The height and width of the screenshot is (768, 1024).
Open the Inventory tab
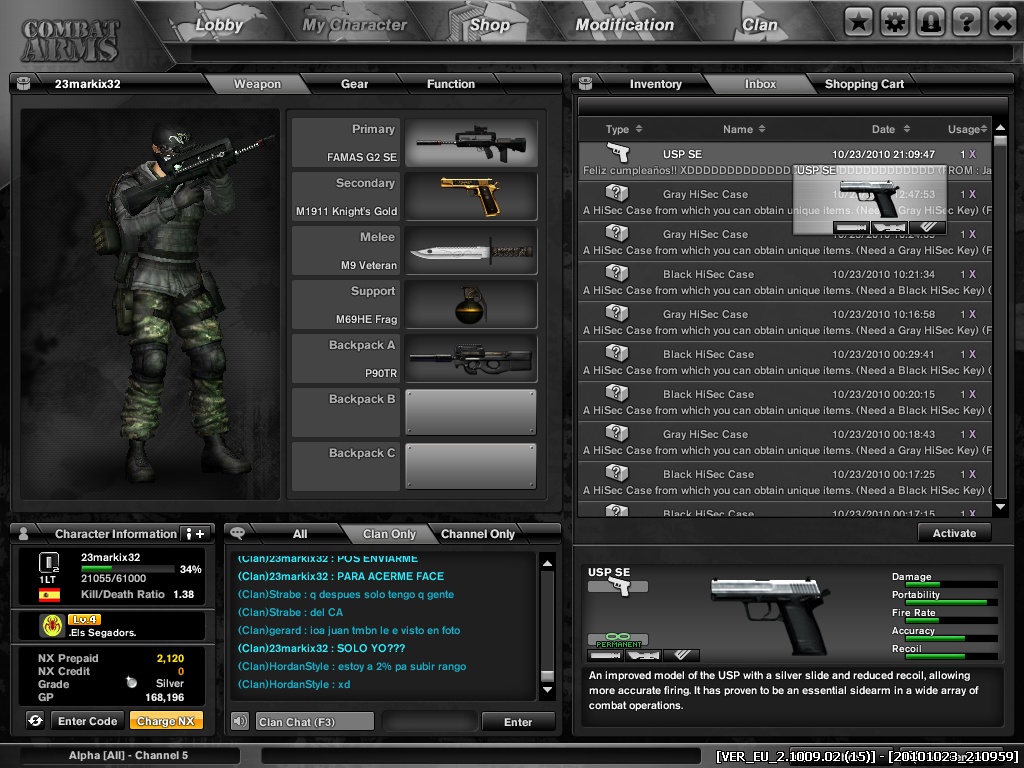655,84
